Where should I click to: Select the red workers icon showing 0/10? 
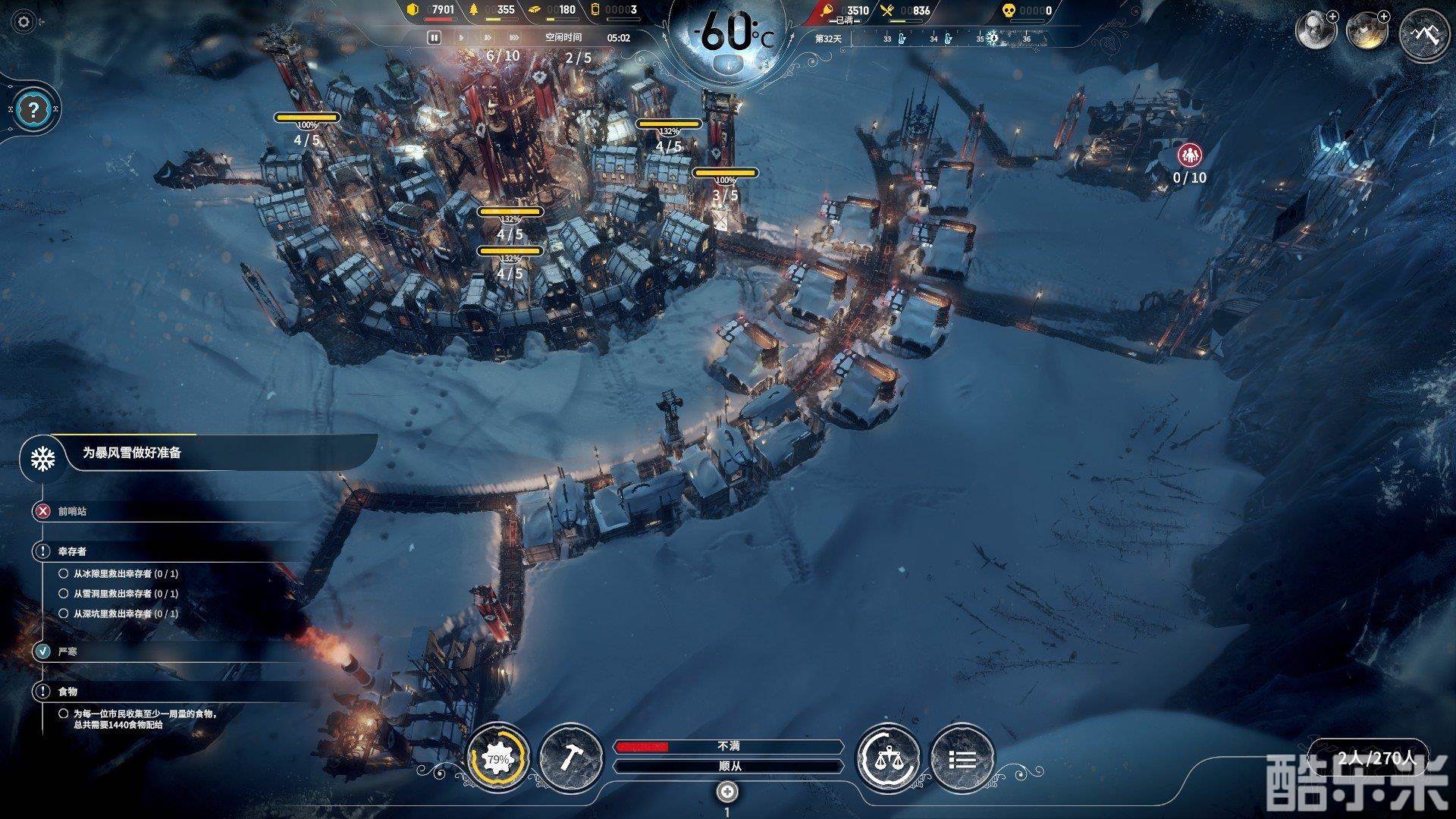[1189, 155]
